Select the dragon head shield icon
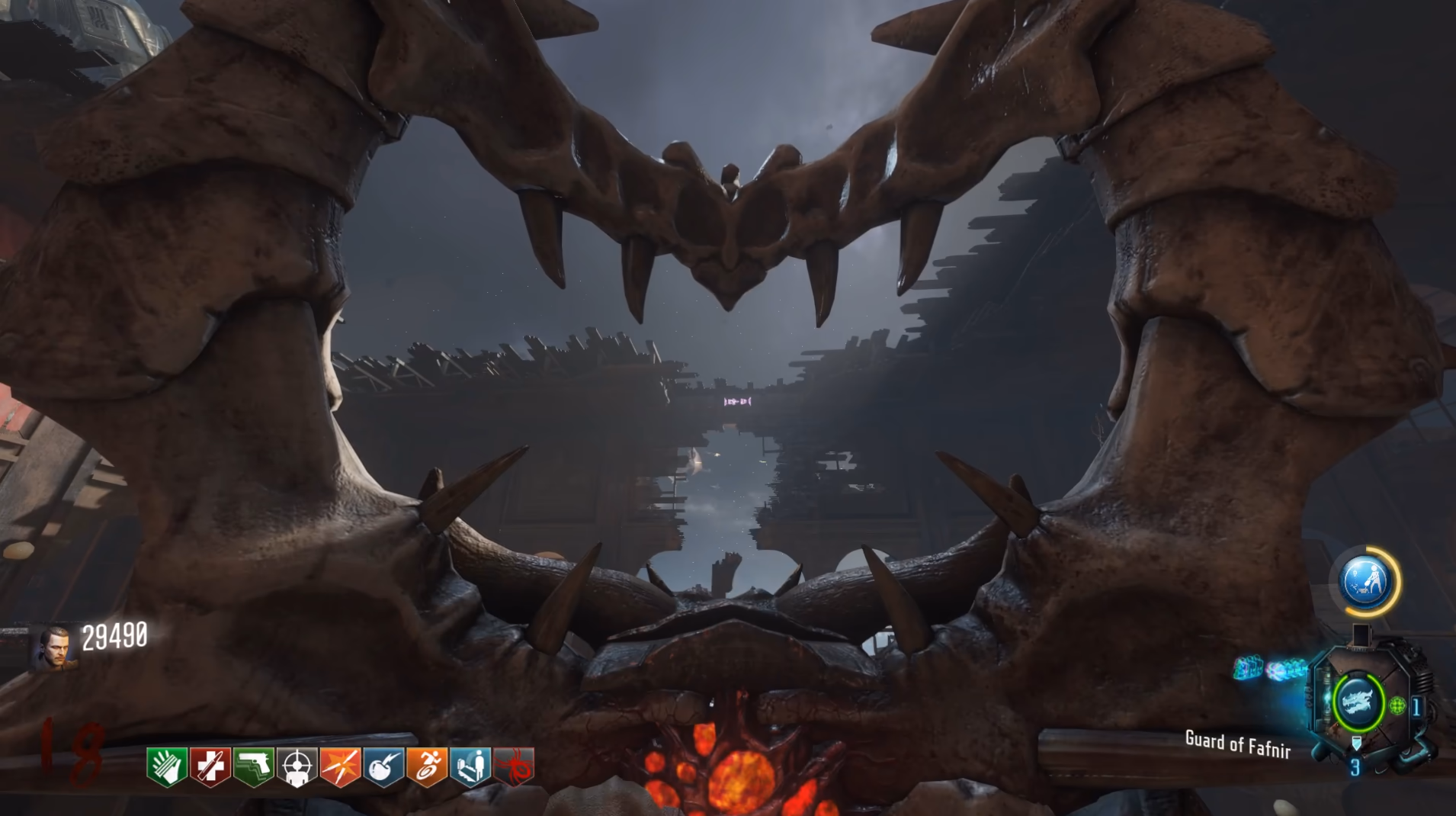This screenshot has width=1456, height=816. point(1358,702)
